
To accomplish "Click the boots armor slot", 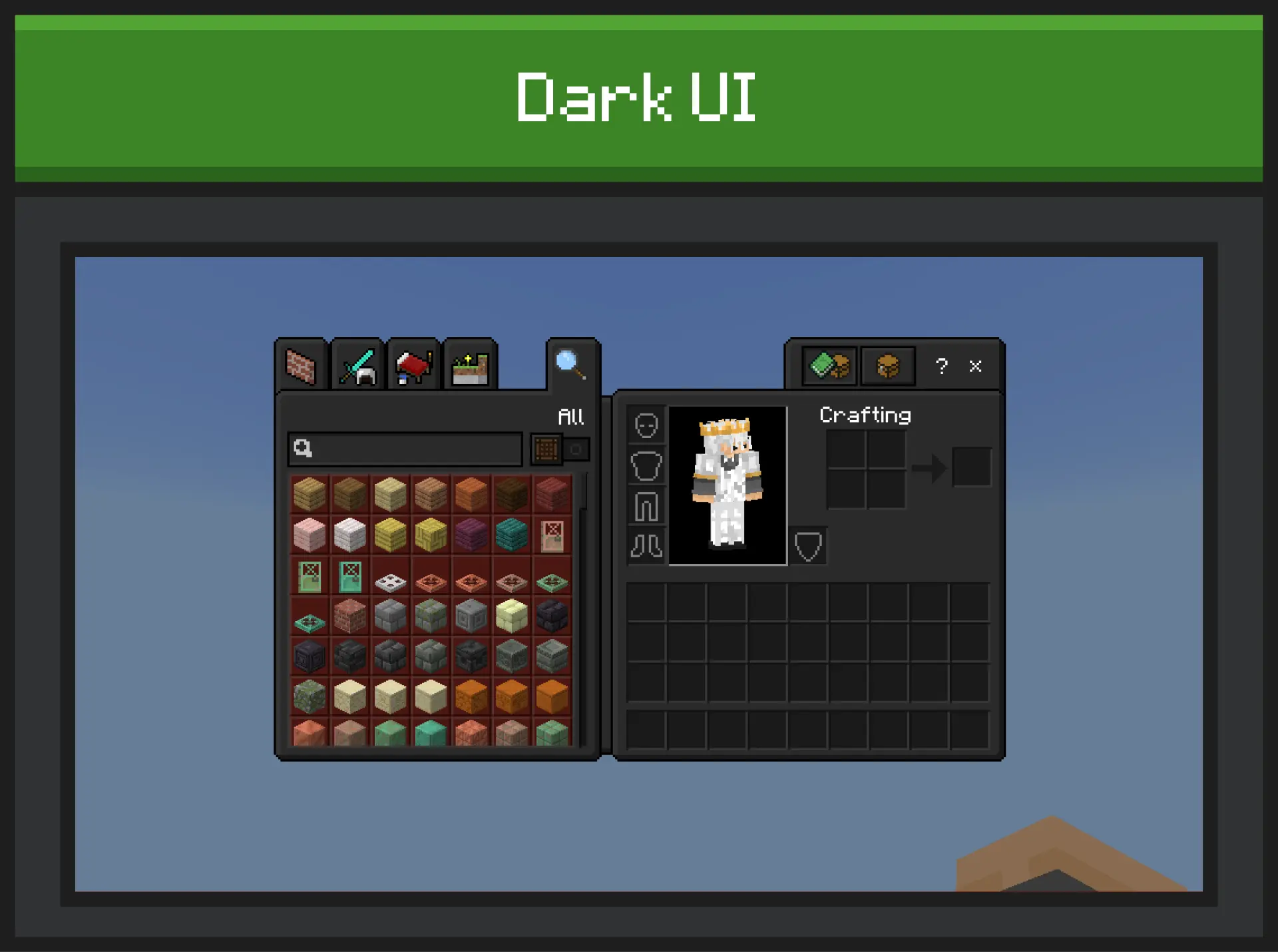I will [646, 547].
